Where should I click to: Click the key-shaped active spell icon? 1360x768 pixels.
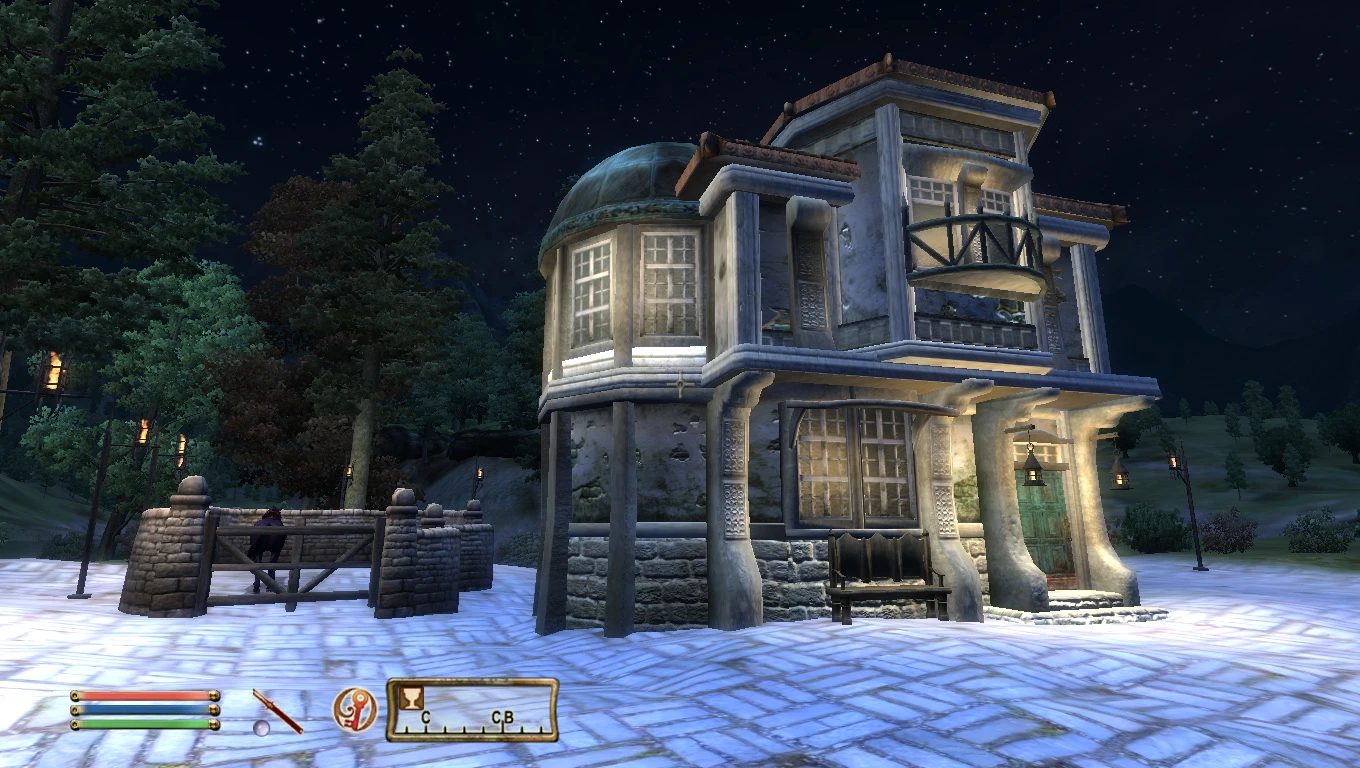[354, 710]
